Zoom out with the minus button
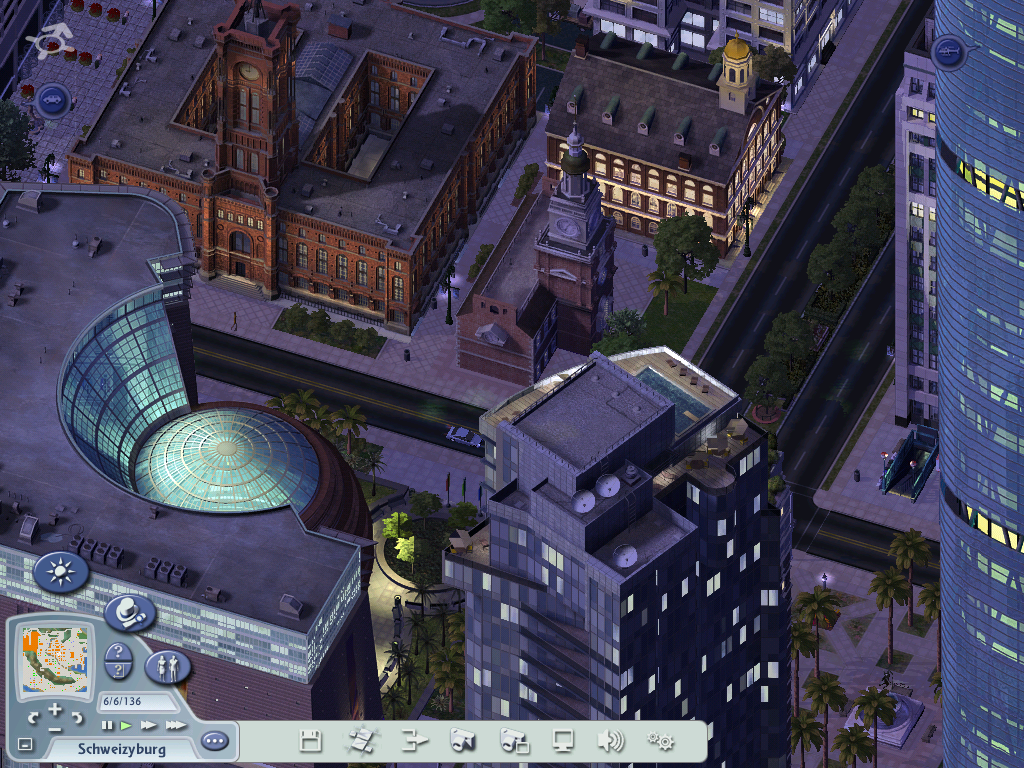 tap(54, 727)
